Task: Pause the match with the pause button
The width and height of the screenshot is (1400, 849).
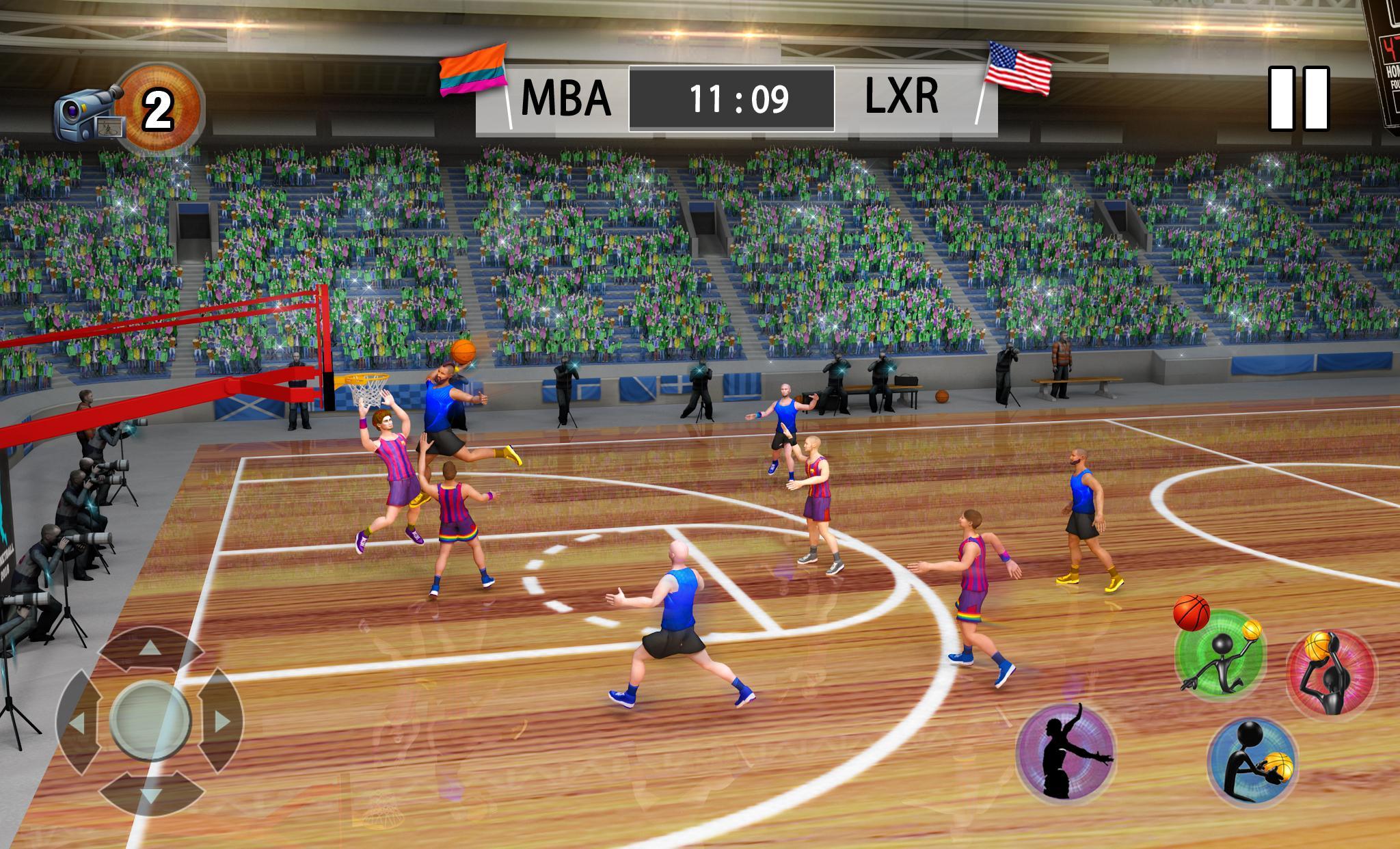Action: tap(1298, 99)
